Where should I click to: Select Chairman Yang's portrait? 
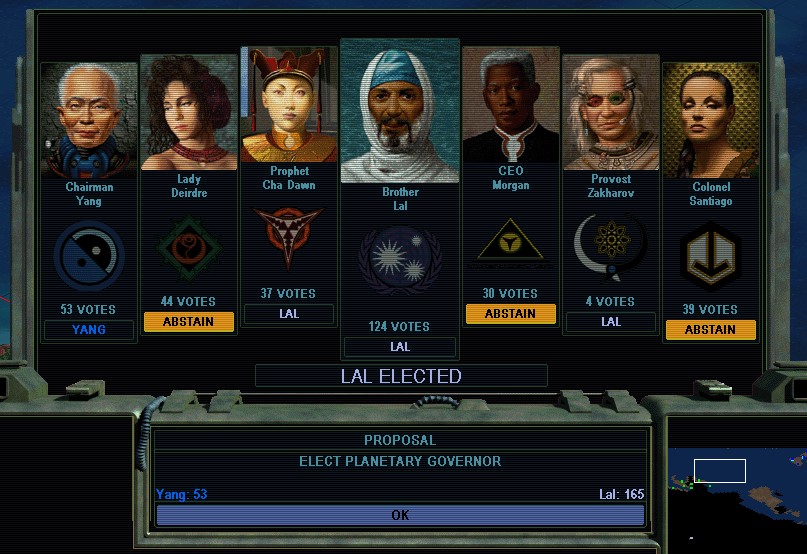tap(89, 120)
